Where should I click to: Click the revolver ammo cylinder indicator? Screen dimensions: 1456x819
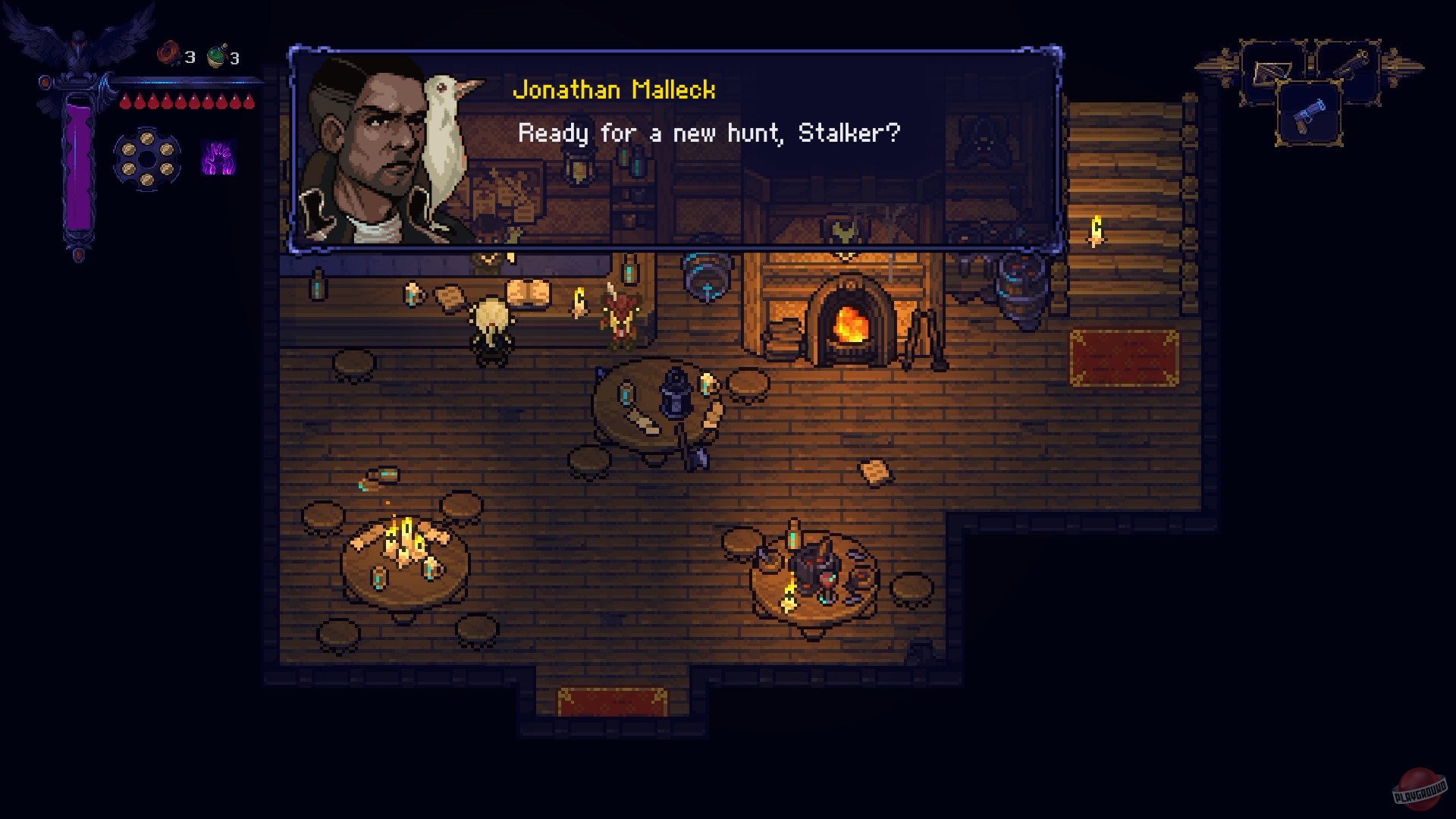[146, 158]
